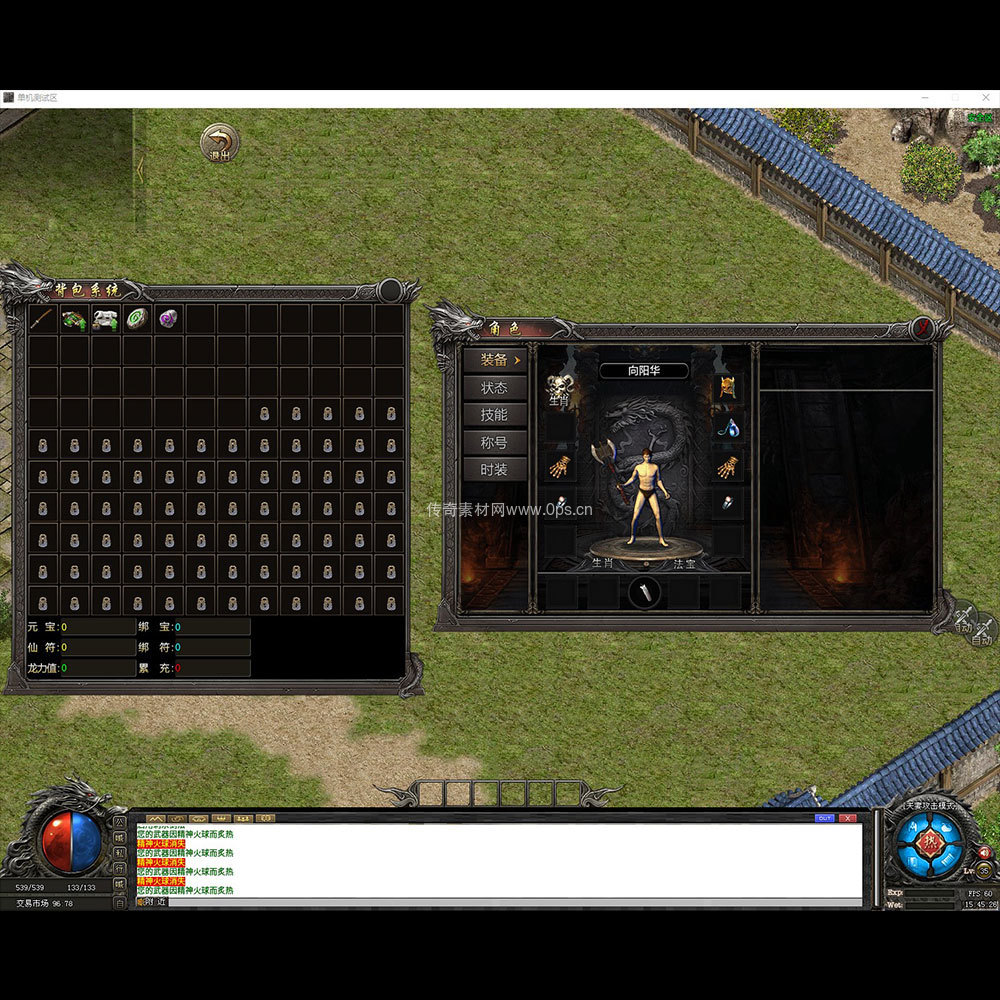Select the blue necklace equipment slot
The image size is (1000, 1000).
click(x=729, y=427)
